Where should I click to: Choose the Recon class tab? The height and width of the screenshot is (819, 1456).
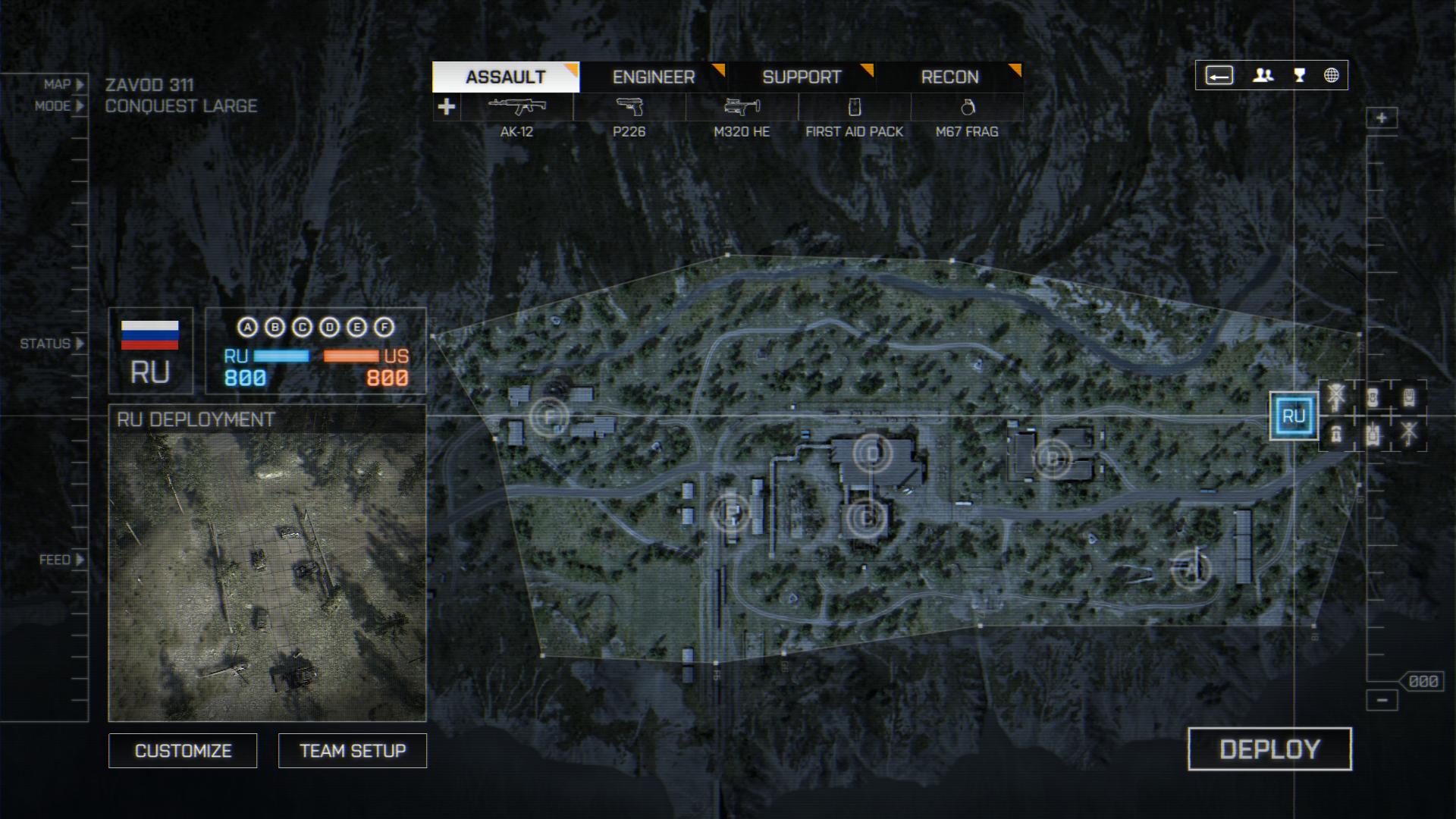(949, 77)
